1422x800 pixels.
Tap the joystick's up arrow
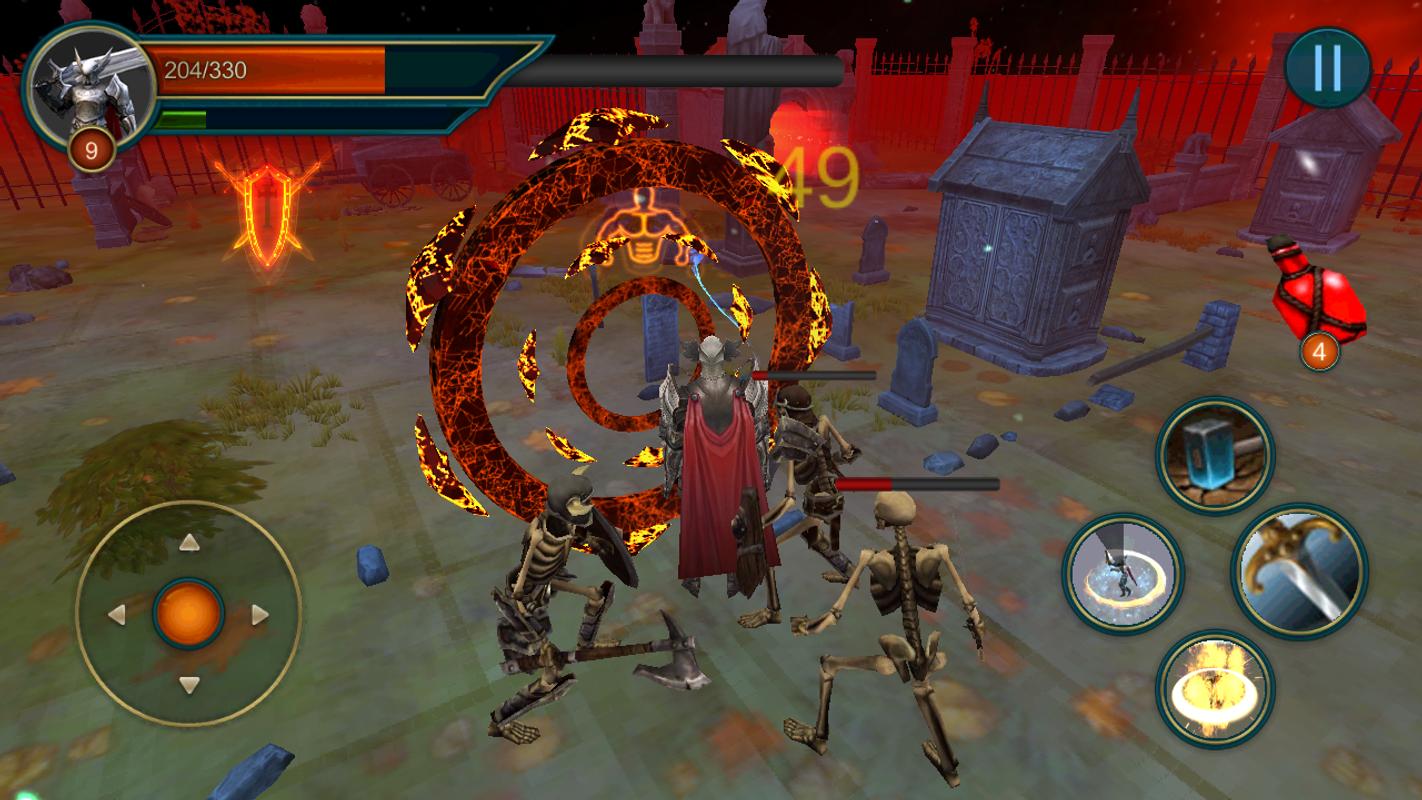click(188, 543)
